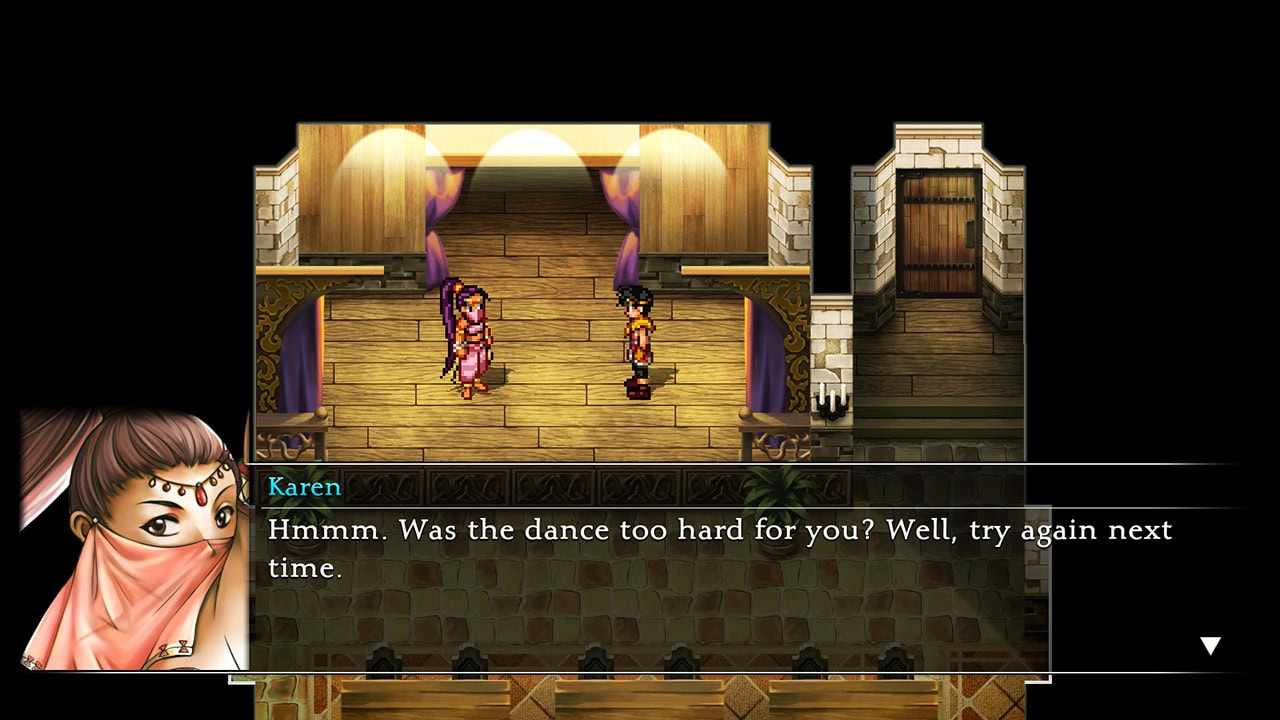Advance dialogue with the white arrow indicator
This screenshot has height=720, width=1280.
tap(1210, 646)
